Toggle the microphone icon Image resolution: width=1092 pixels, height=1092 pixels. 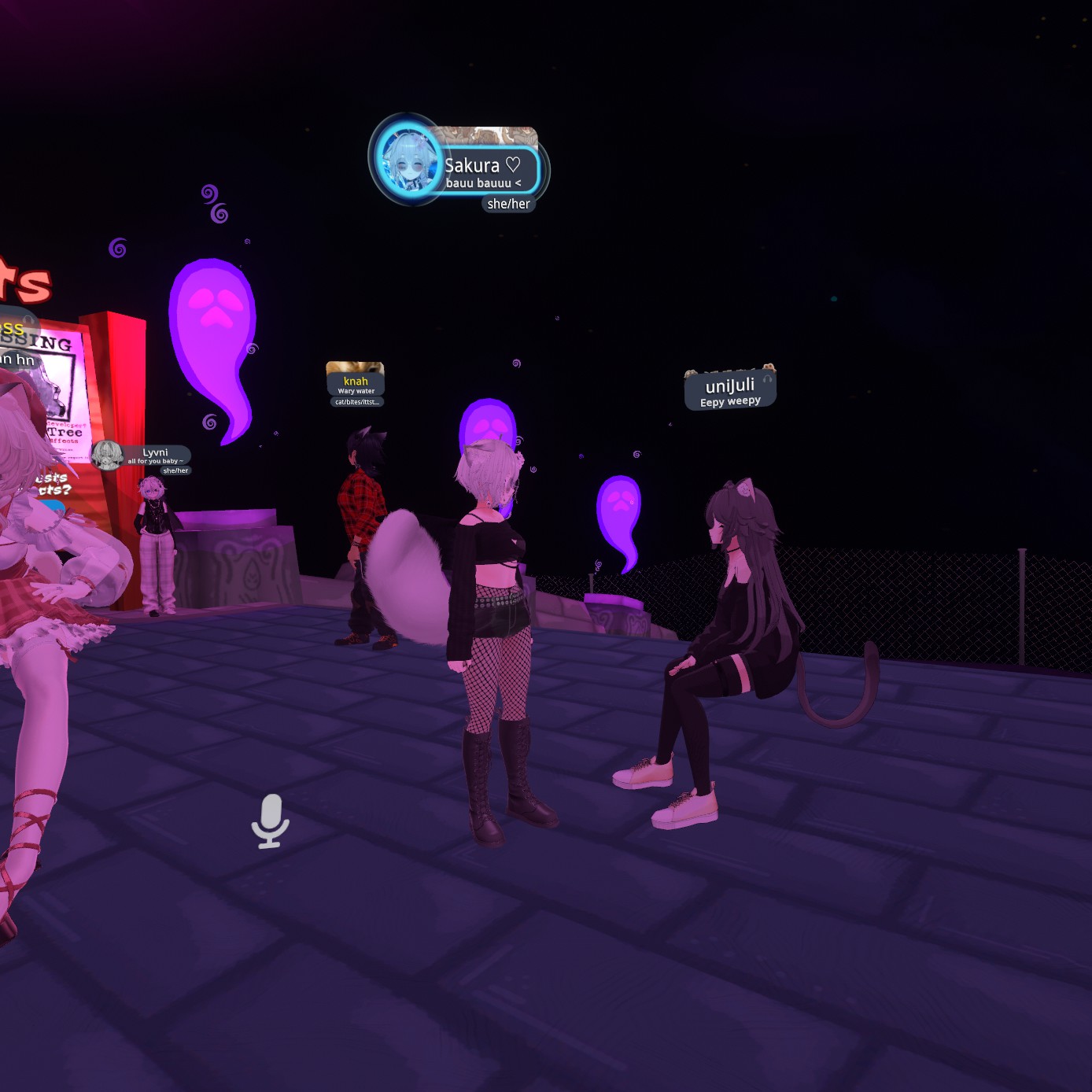270,821
